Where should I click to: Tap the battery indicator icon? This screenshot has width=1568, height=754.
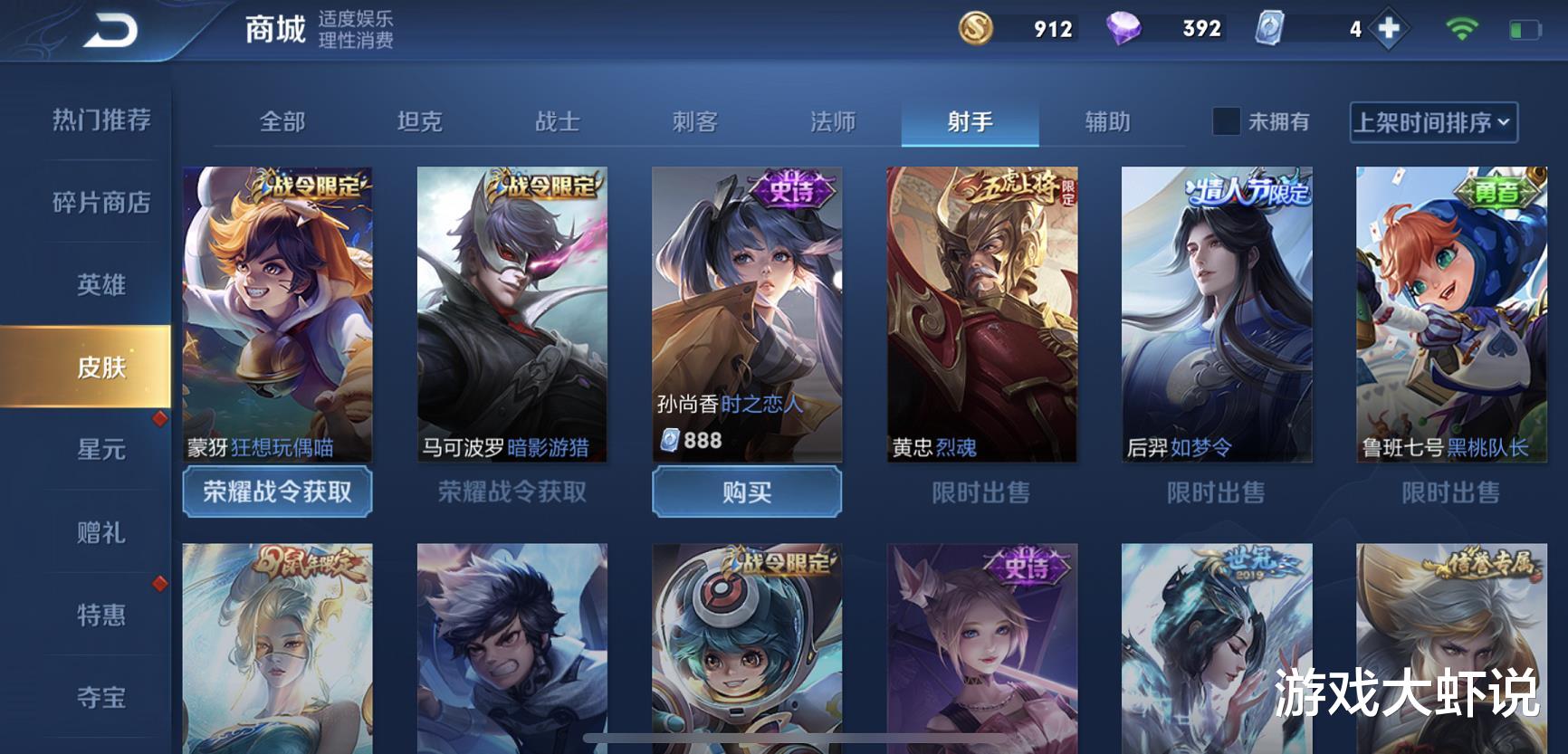[1525, 29]
